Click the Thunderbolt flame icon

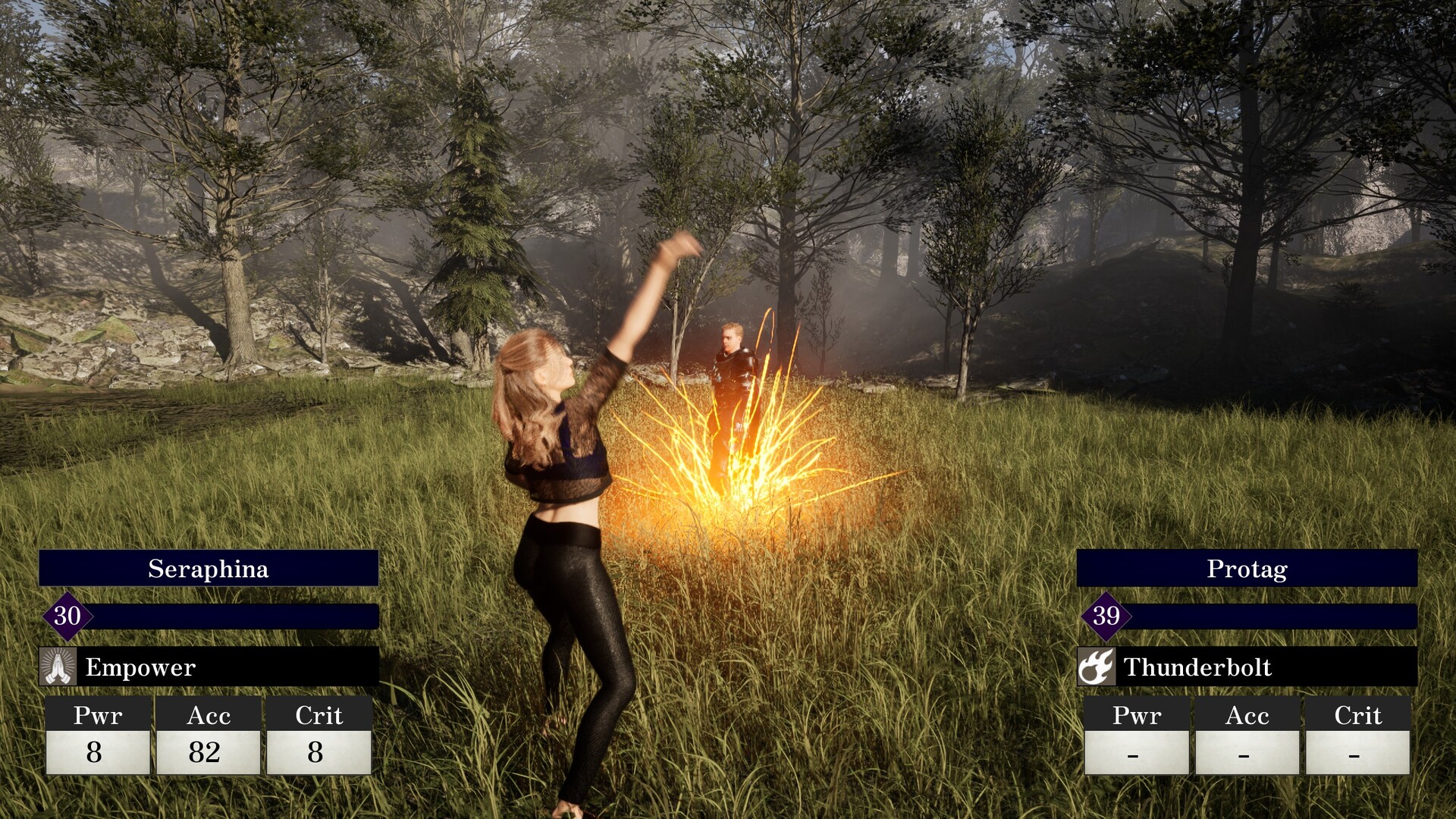point(1096,667)
